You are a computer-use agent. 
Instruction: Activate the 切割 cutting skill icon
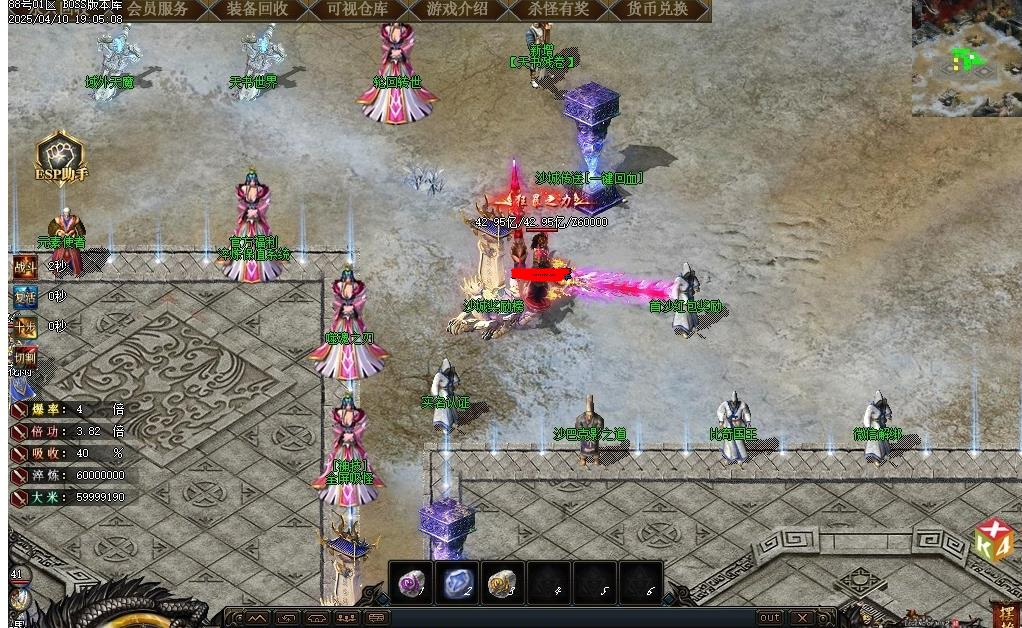point(24,357)
